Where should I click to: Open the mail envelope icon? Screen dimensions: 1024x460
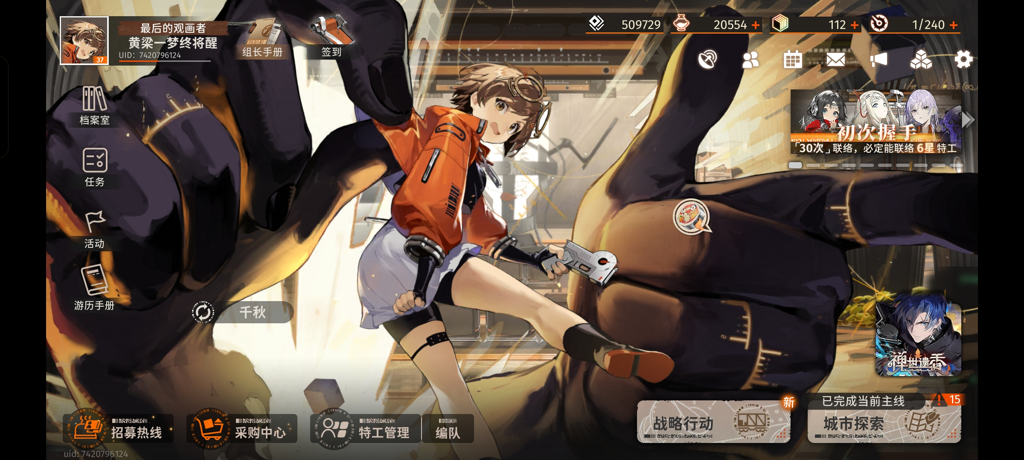835,60
